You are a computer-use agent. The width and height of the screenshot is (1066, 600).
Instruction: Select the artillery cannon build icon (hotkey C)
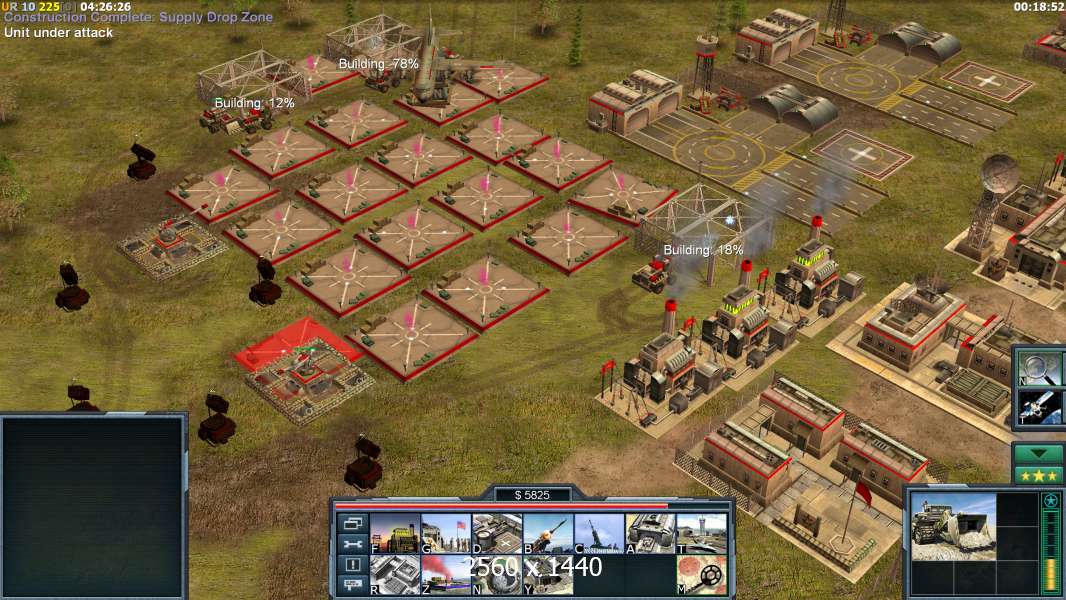tap(599, 534)
